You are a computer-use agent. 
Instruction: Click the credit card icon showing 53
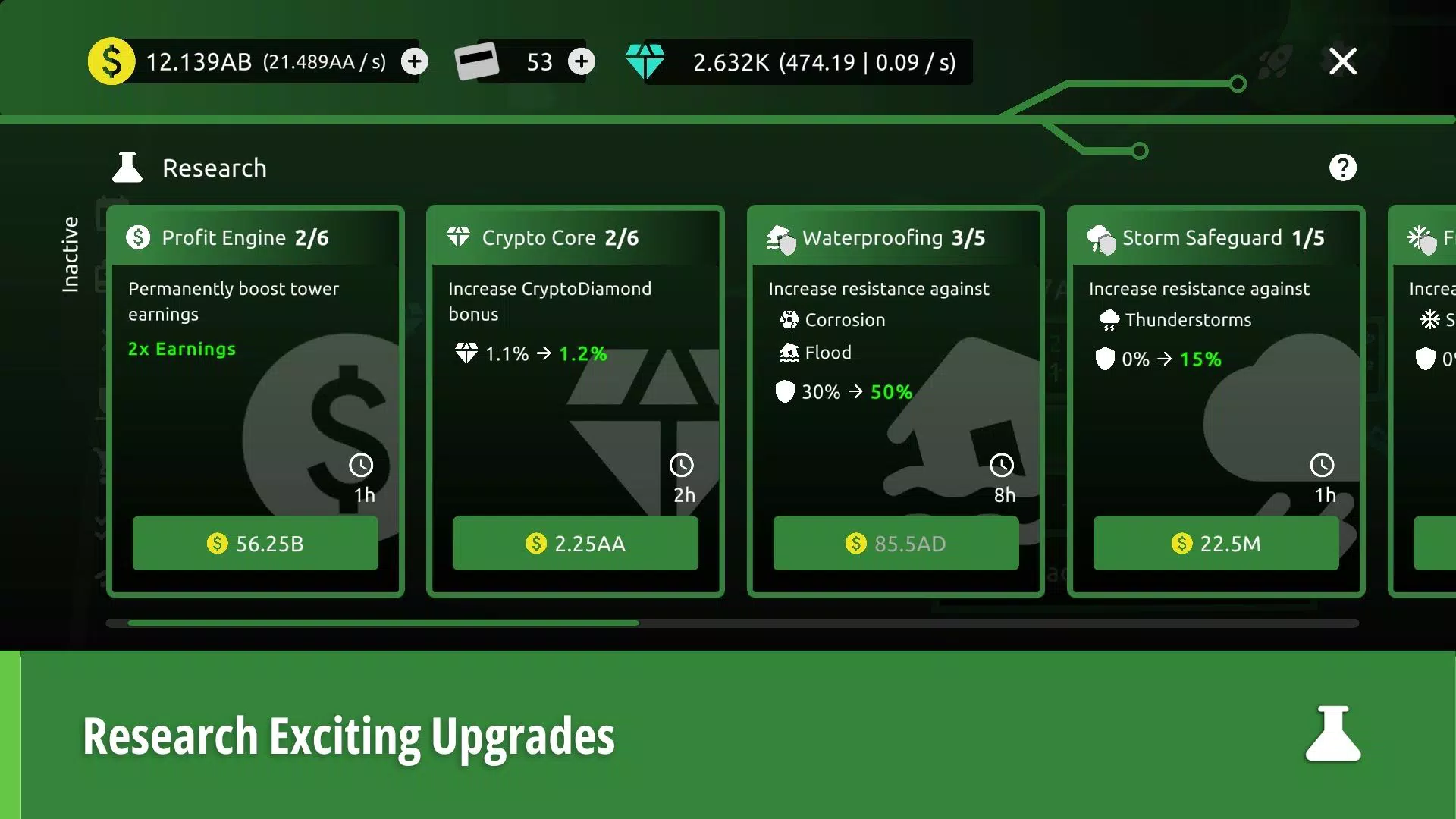[x=476, y=61]
